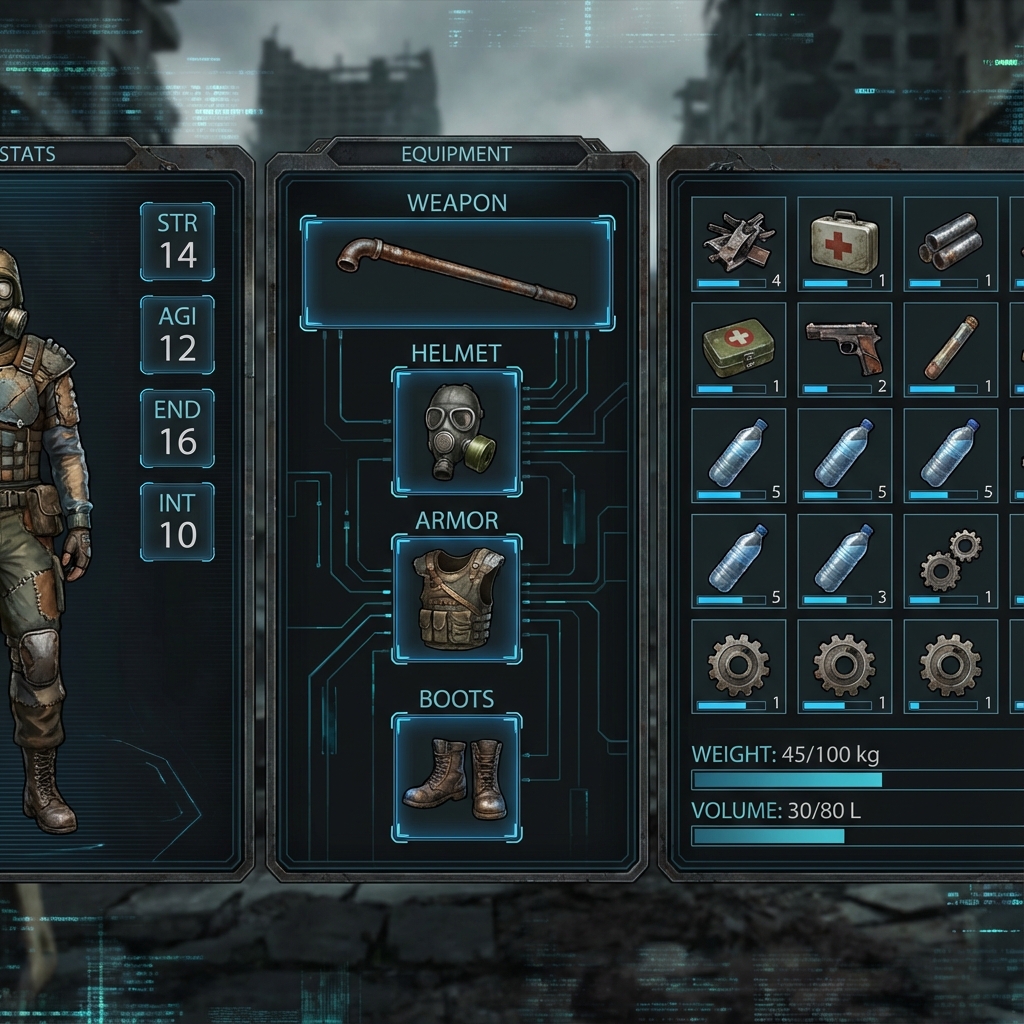Choose the metal cylinders item
Image resolution: width=1024 pixels, height=1024 pixels.
(950, 243)
